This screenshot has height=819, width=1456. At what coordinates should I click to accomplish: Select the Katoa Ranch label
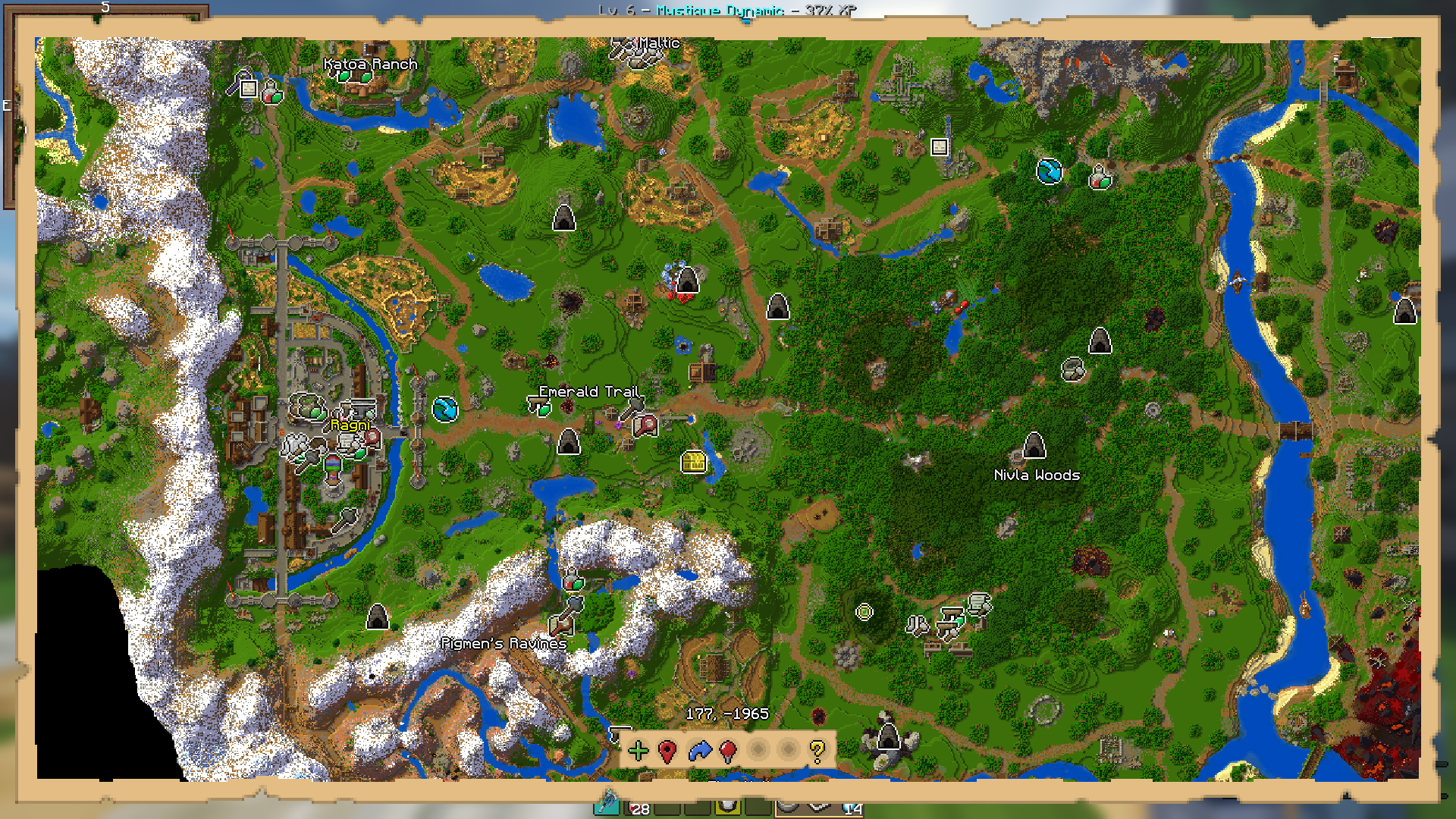(x=370, y=64)
